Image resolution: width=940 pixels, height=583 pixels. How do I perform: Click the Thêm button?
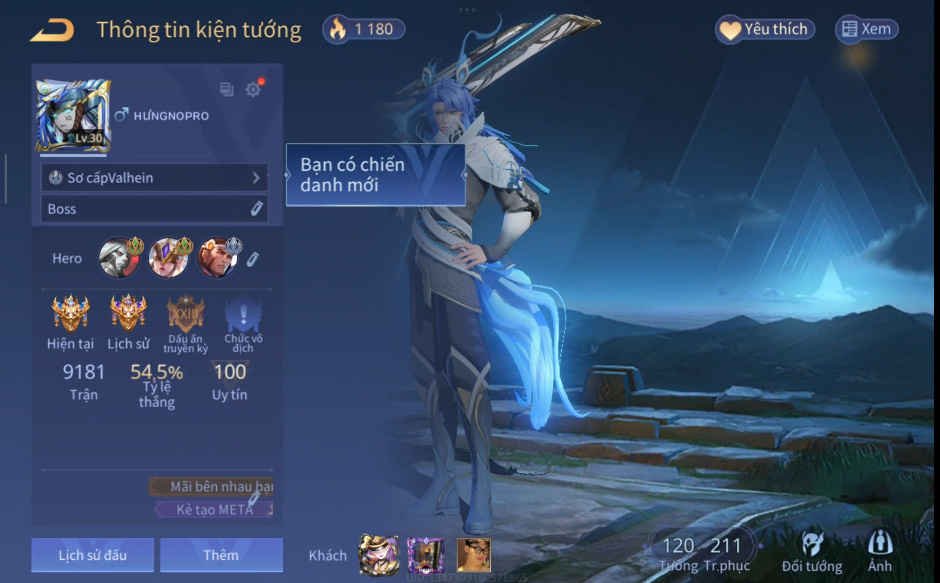(221, 555)
